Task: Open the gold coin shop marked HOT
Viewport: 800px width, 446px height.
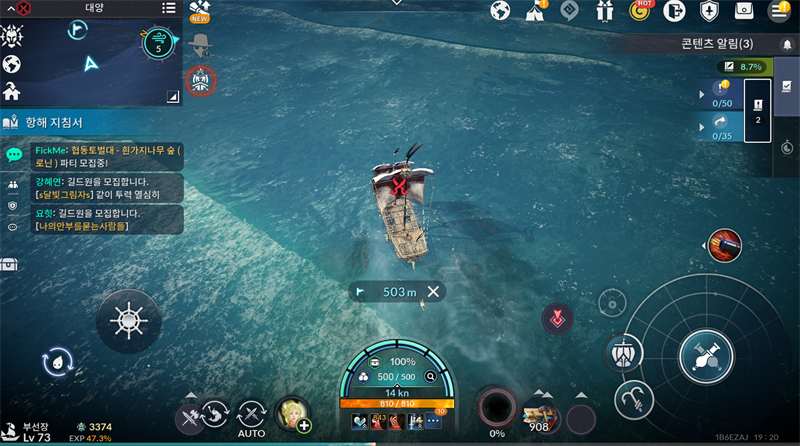Action: click(x=640, y=11)
